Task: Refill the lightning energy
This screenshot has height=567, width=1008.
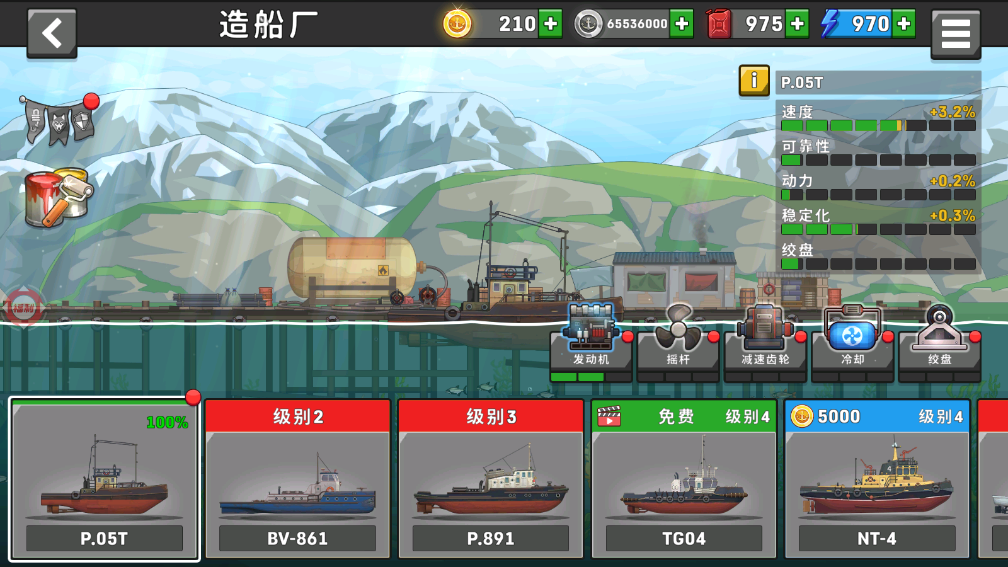Action: tap(903, 24)
